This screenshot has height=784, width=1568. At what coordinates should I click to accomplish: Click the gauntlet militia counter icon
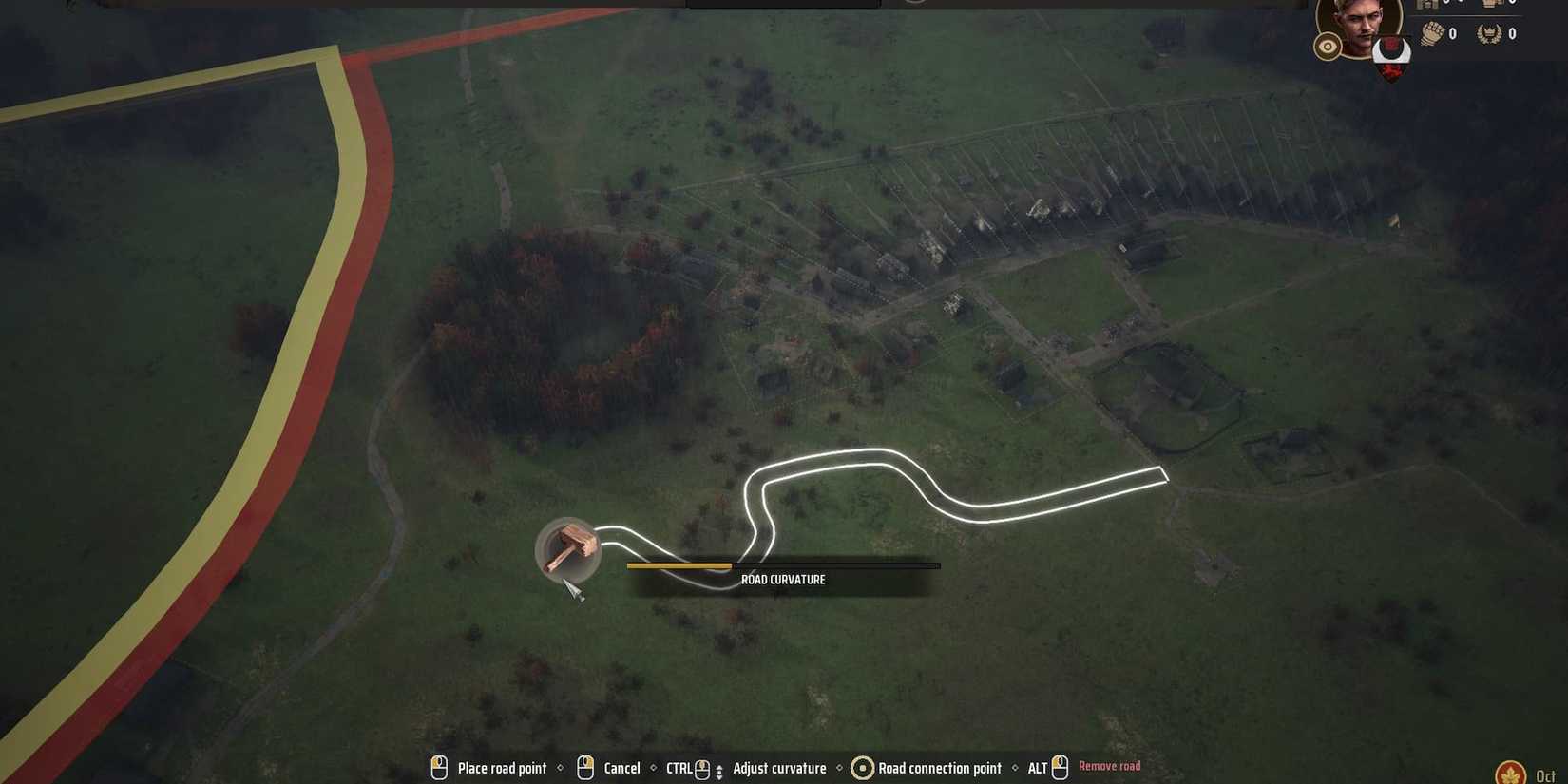[1433, 33]
